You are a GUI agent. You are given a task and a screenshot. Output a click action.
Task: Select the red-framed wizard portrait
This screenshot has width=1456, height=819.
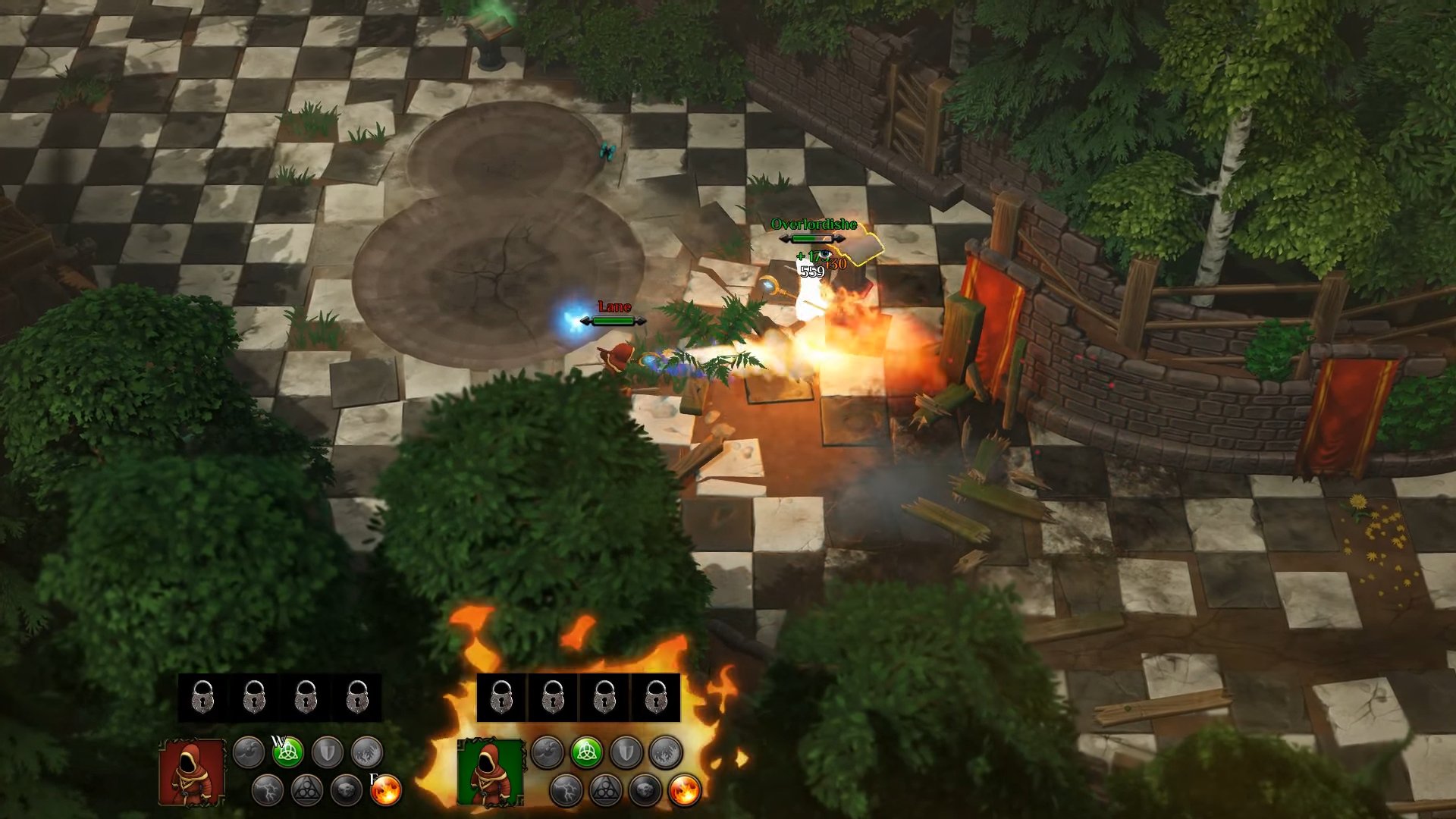click(x=192, y=772)
